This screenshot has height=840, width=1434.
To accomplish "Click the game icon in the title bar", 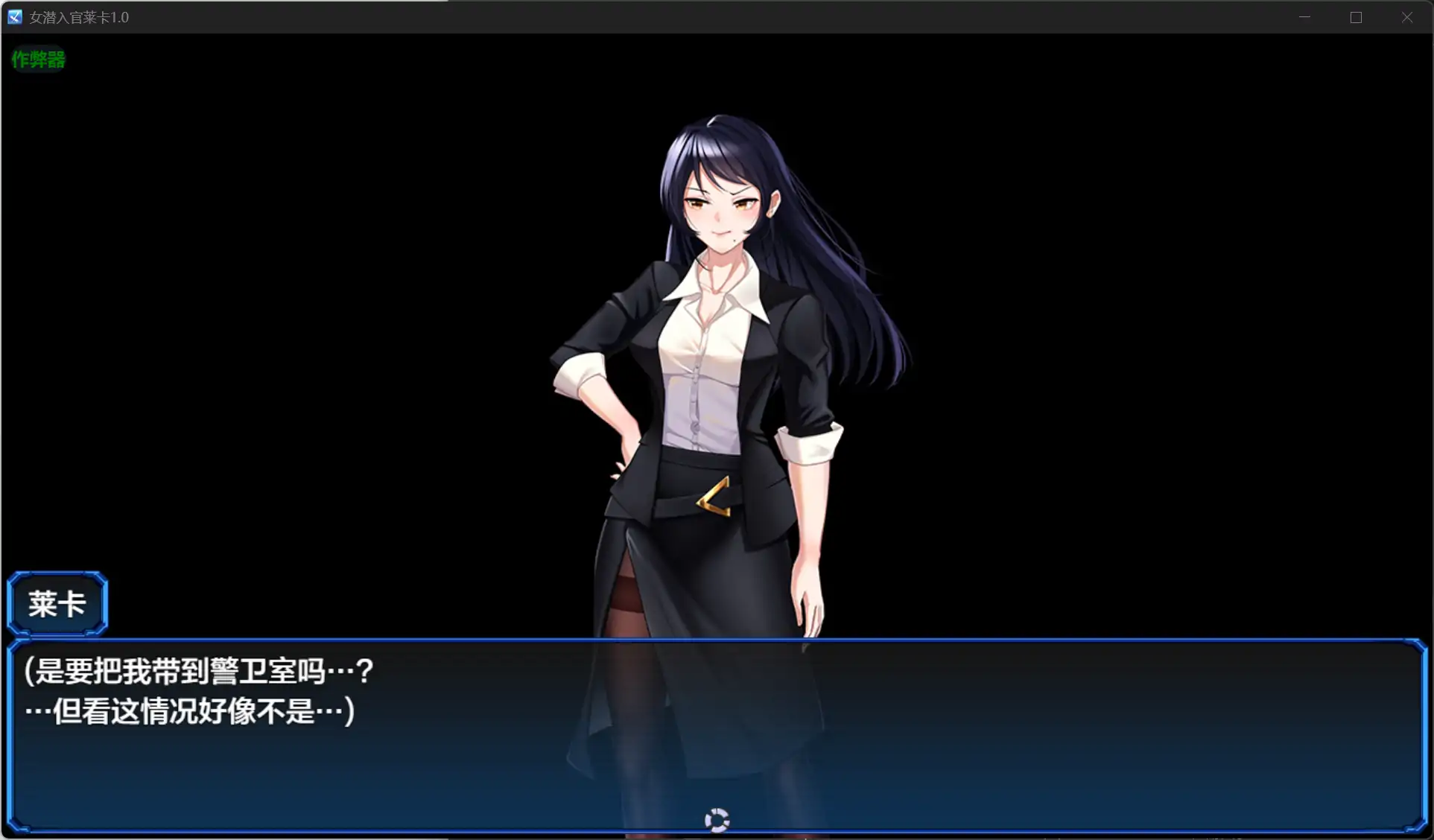I will pos(13,16).
